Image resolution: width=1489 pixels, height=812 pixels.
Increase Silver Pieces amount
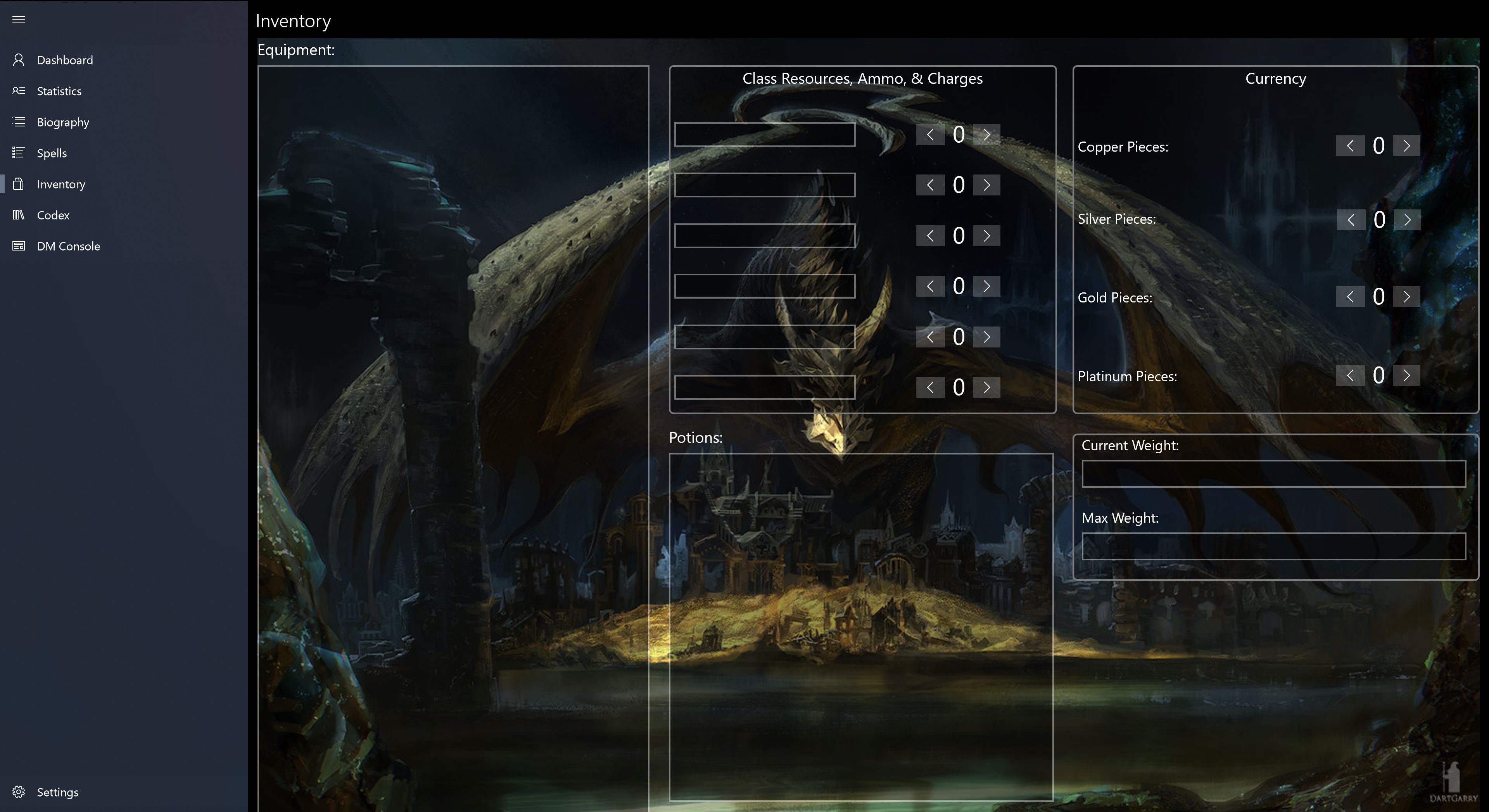[1407, 219]
